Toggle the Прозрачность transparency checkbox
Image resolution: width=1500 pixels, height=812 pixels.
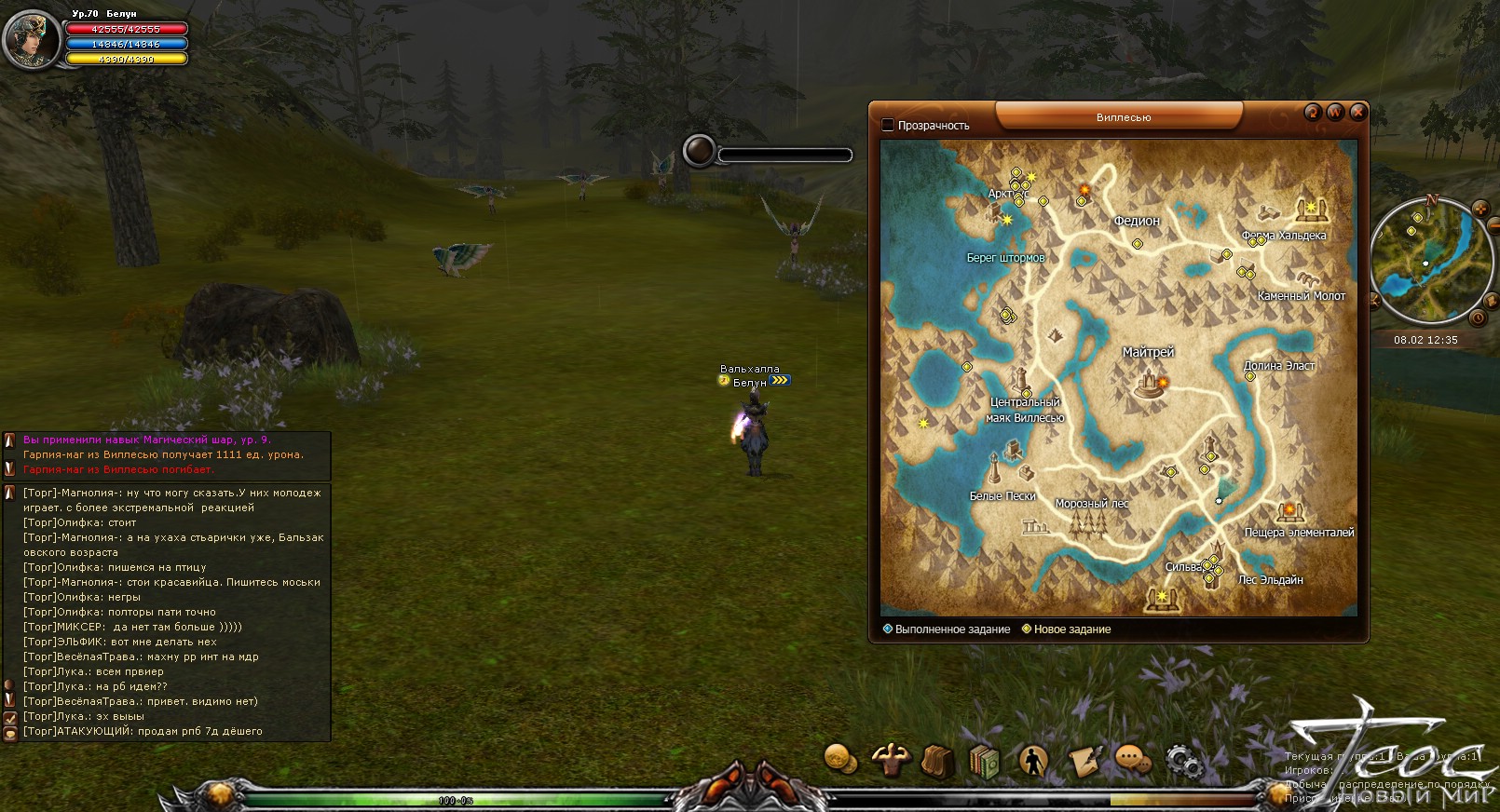click(888, 125)
